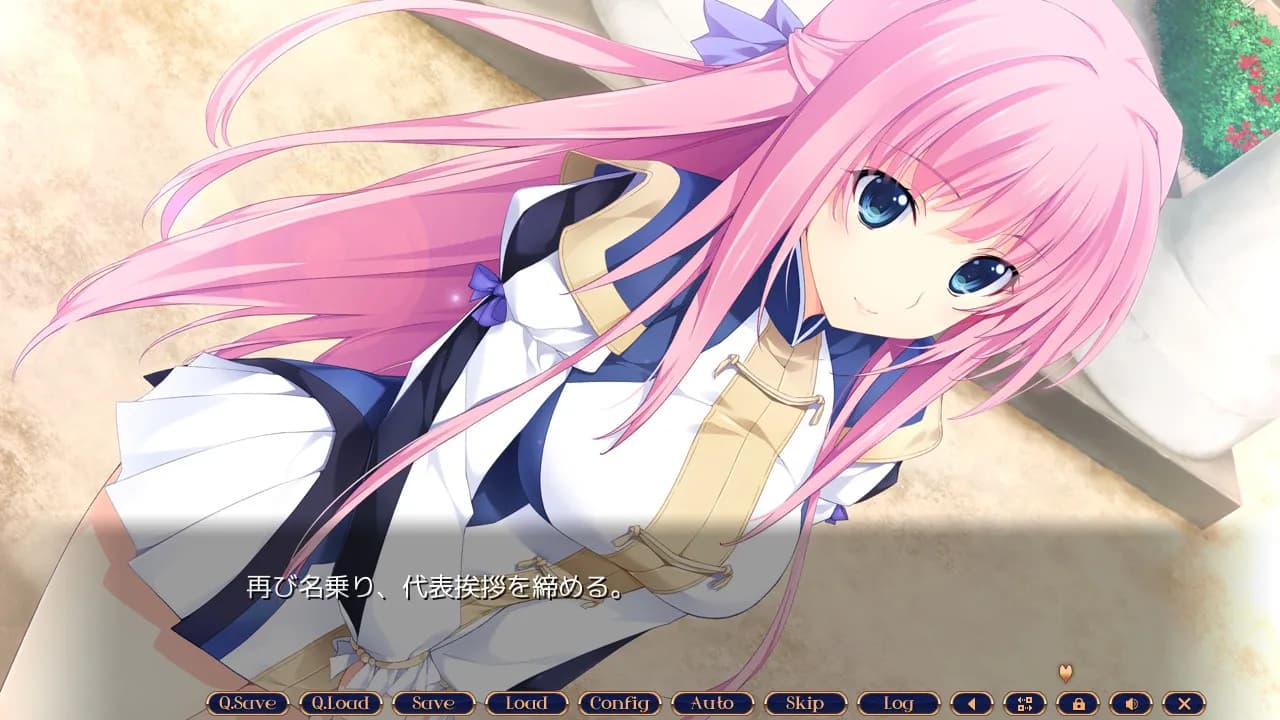1280x720 pixels.
Task: Open the Save menu
Action: (433, 703)
